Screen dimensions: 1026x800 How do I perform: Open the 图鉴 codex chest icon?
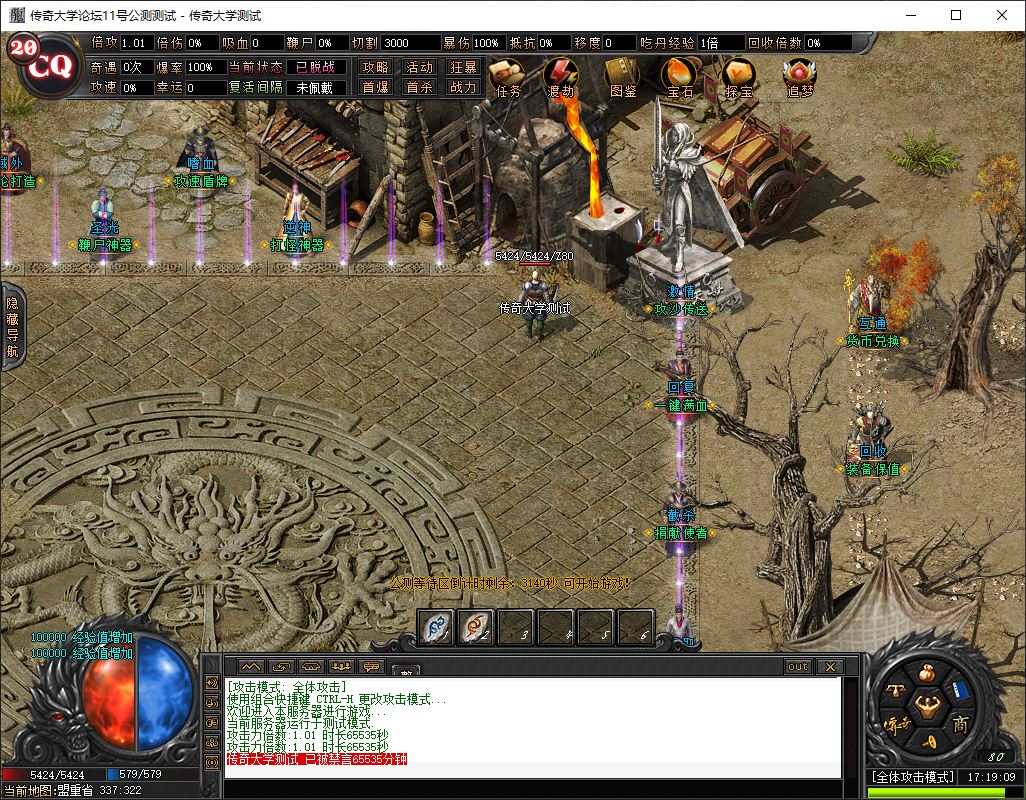623,74
